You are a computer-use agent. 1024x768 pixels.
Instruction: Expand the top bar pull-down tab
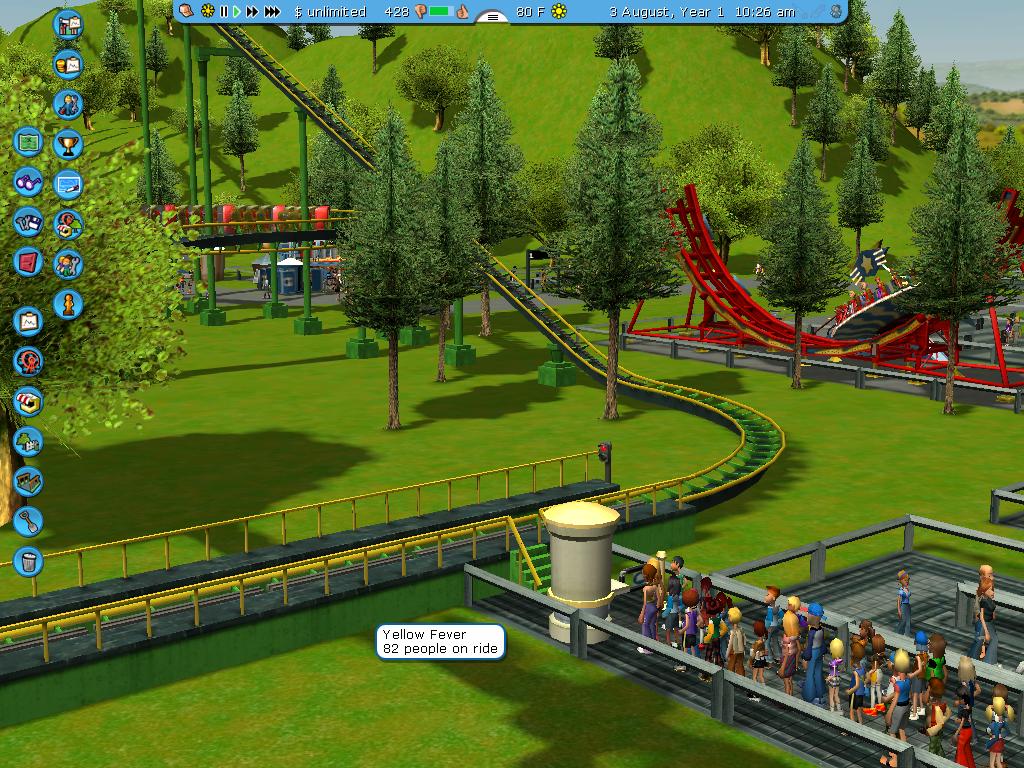coord(491,17)
